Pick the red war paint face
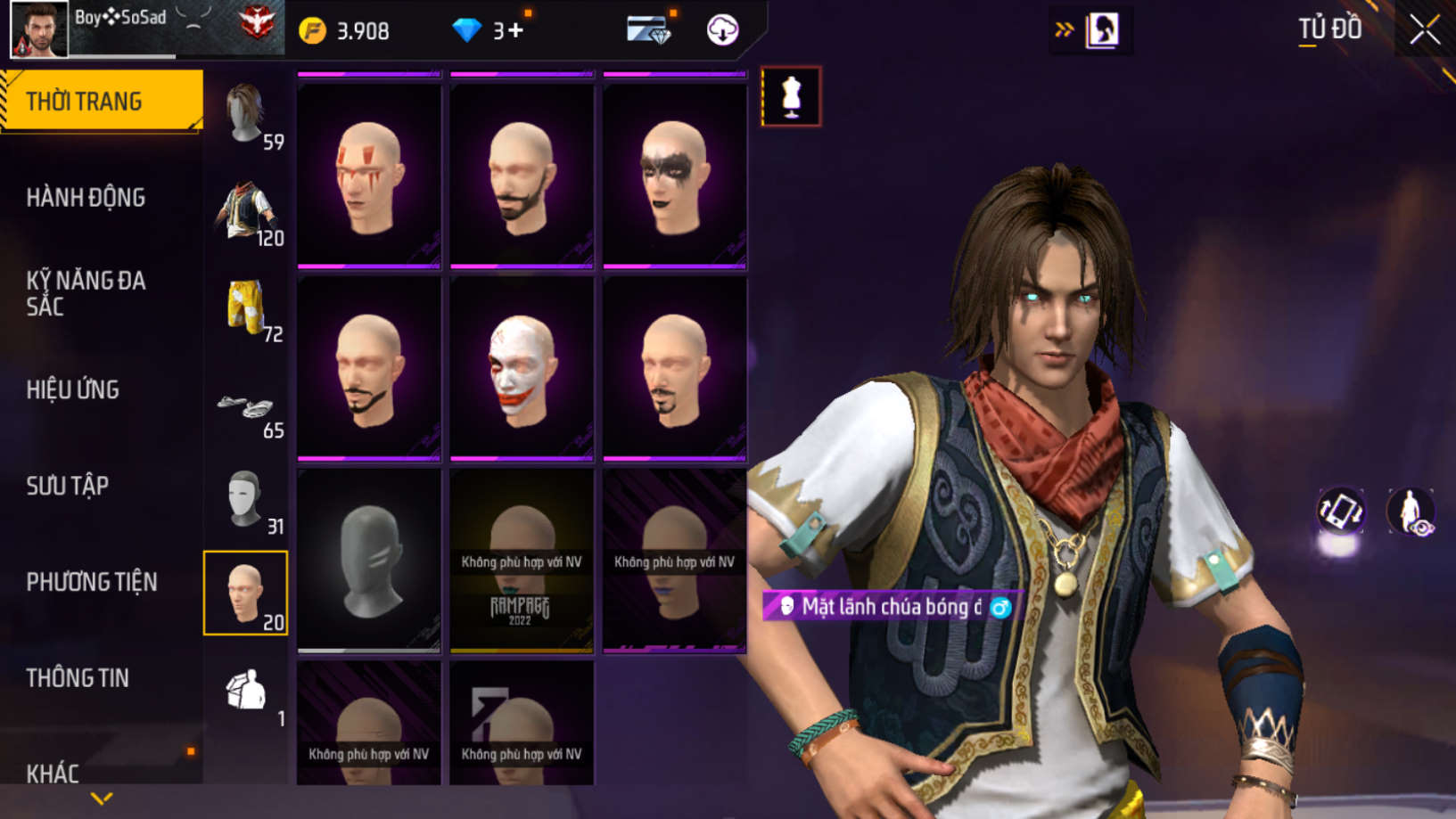 [x=369, y=176]
